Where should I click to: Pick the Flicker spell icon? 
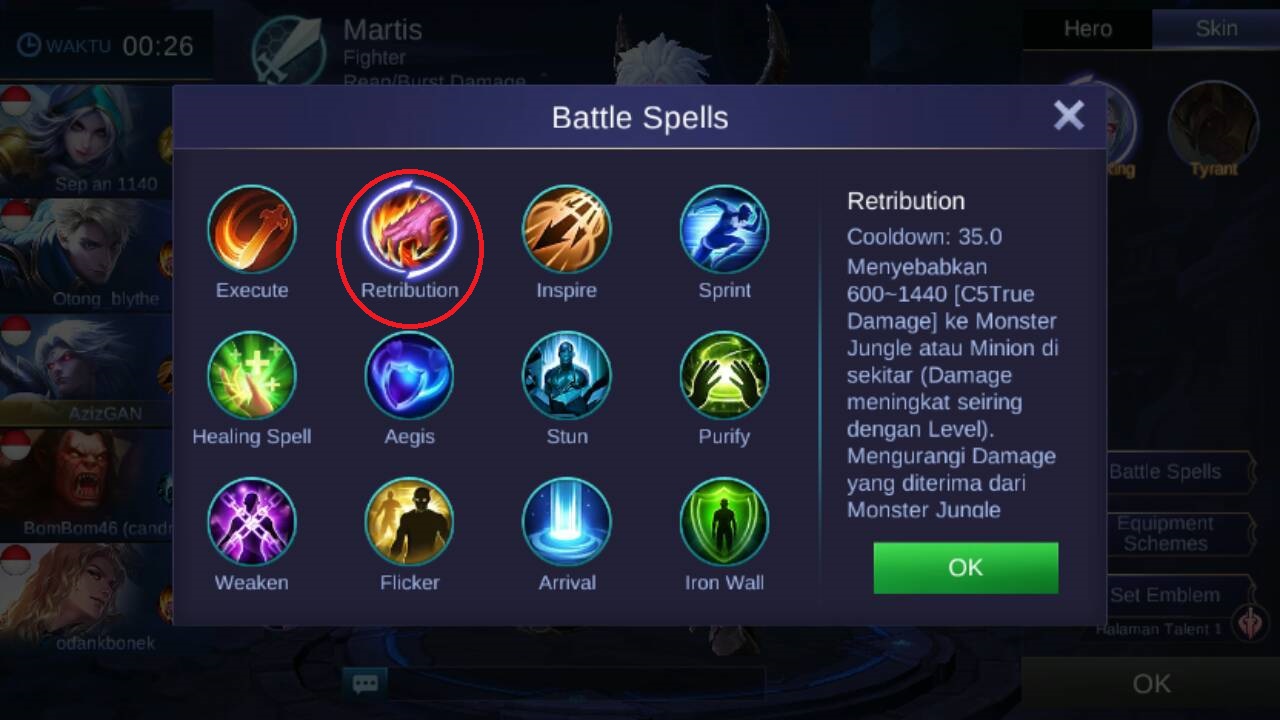coord(409,521)
